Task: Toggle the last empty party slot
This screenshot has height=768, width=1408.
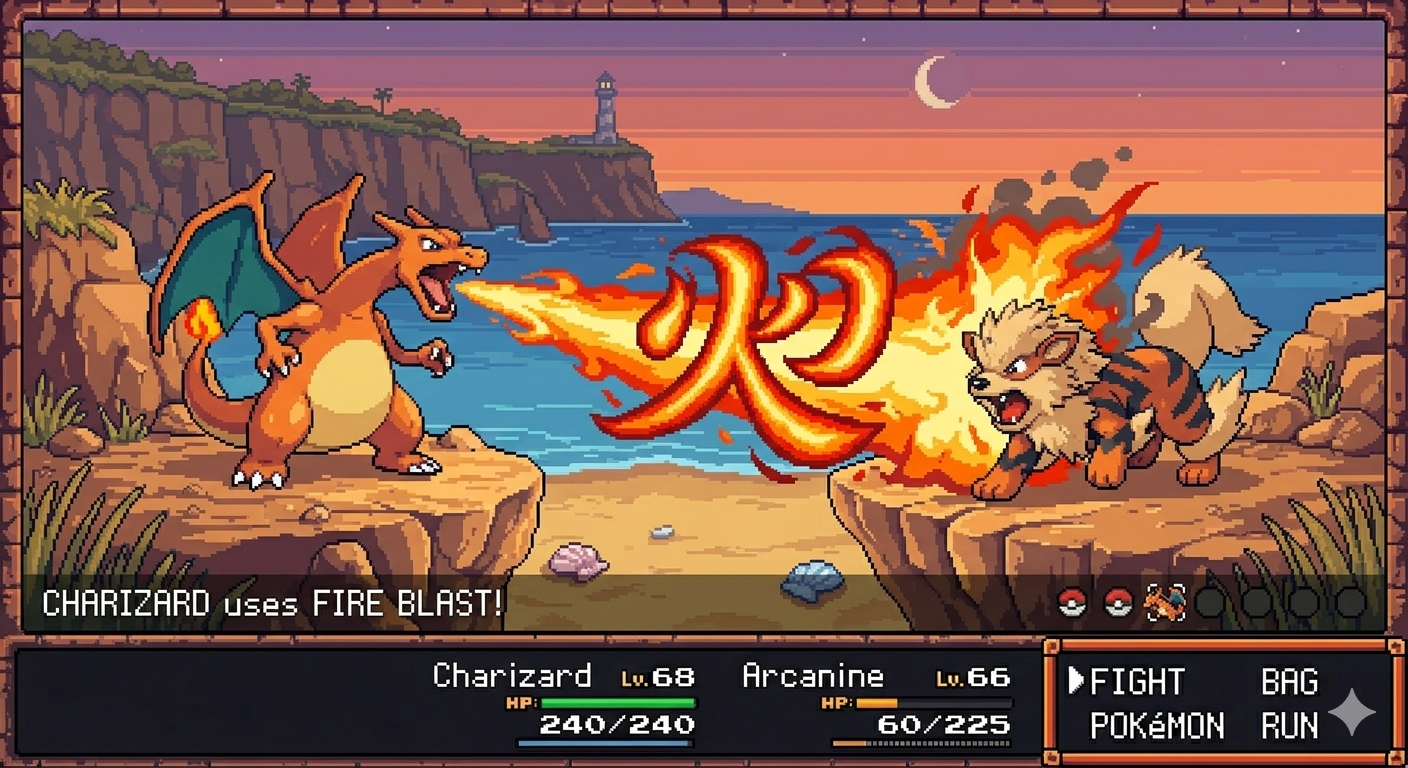Action: [x=1350, y=602]
